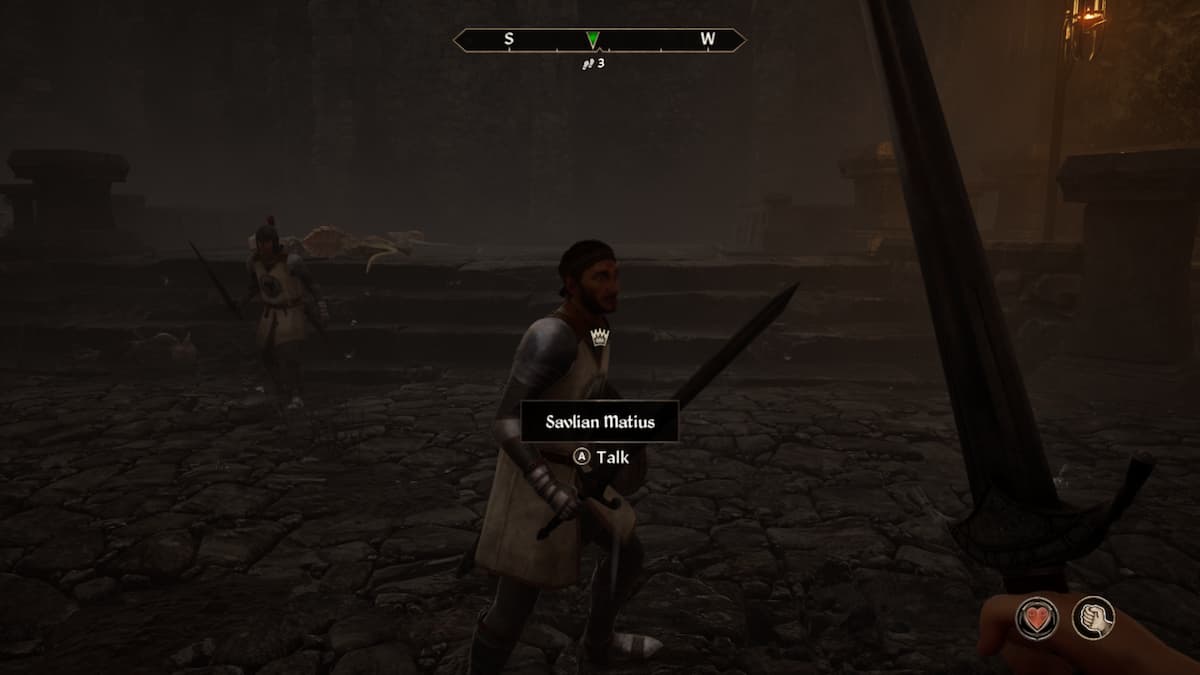
Task: Select the fist icon
Action: 1093,616
